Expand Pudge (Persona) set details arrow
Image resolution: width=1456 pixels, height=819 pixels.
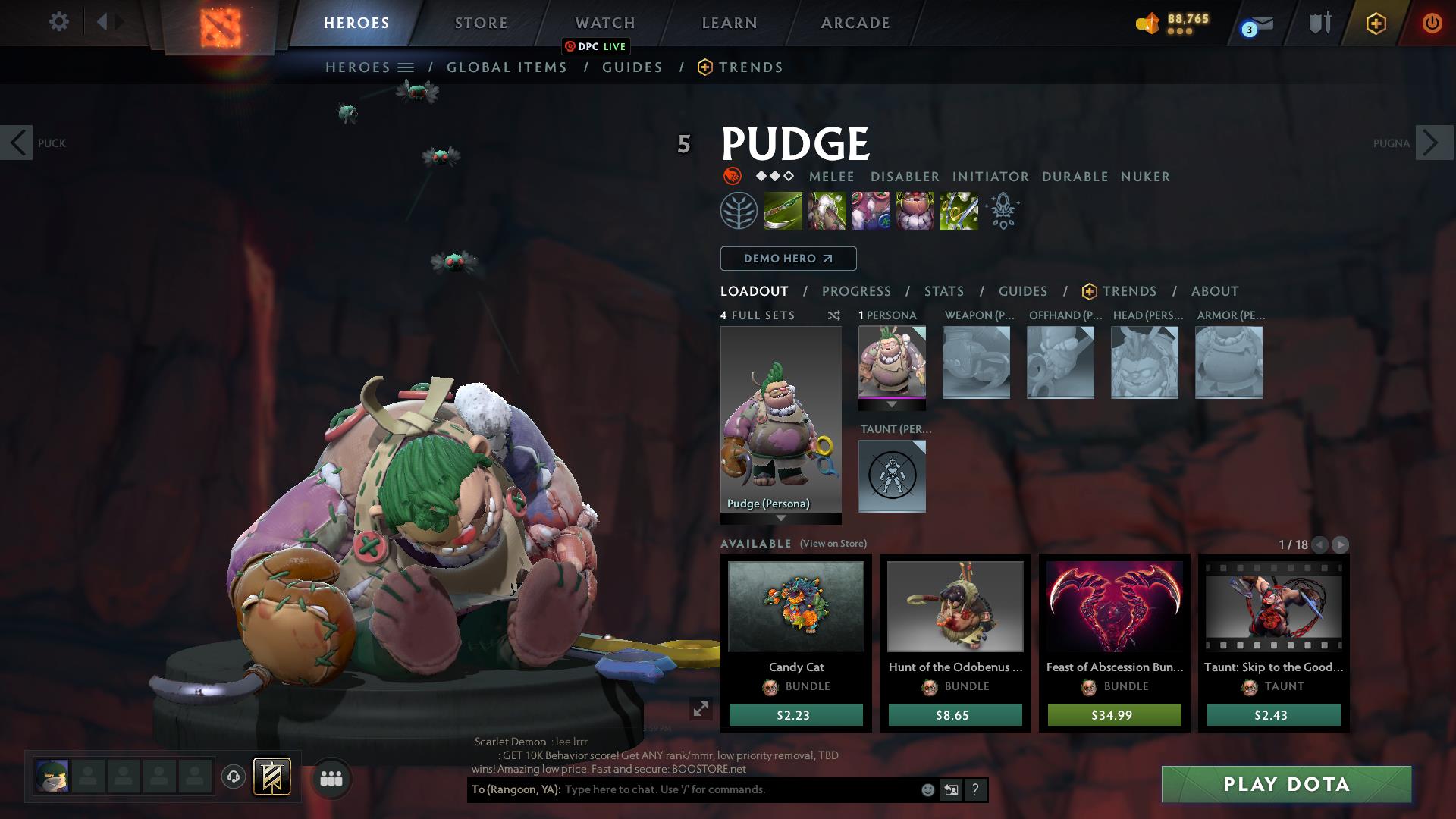pos(780,519)
